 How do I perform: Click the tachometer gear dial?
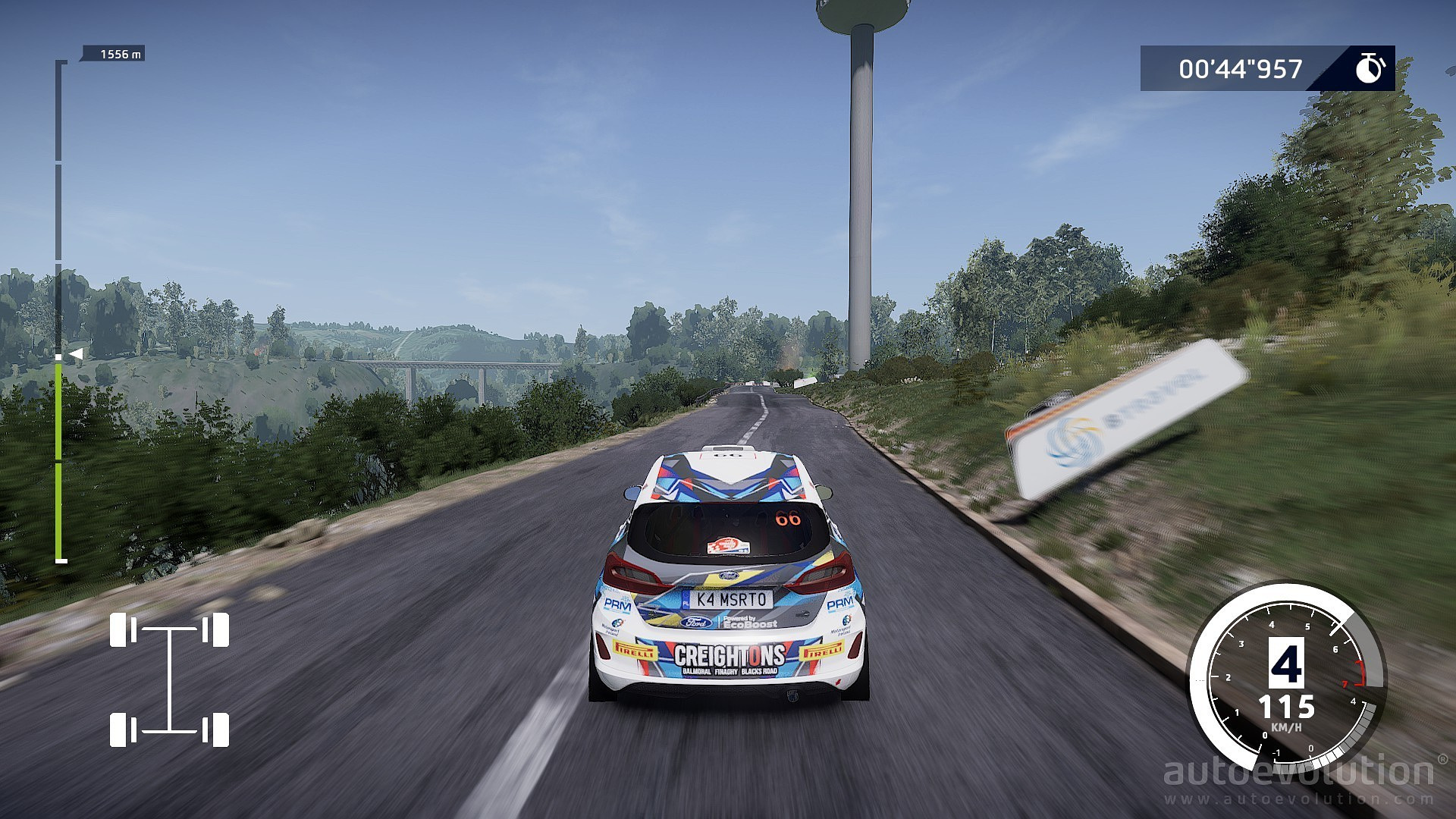(x=1286, y=677)
